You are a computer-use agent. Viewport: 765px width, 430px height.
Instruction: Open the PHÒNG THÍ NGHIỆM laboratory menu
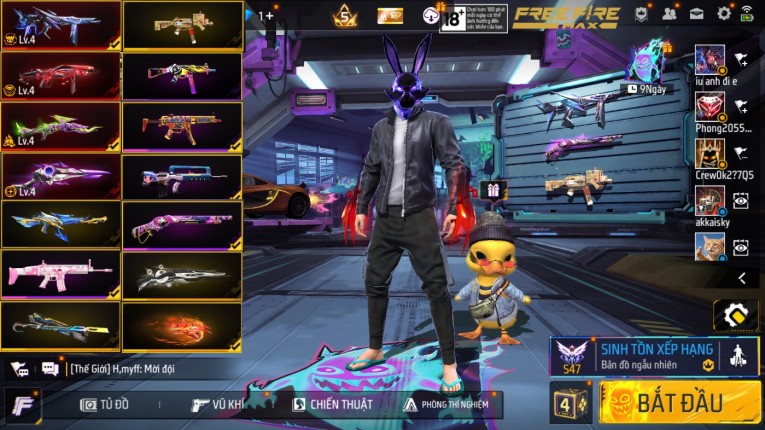coord(447,404)
